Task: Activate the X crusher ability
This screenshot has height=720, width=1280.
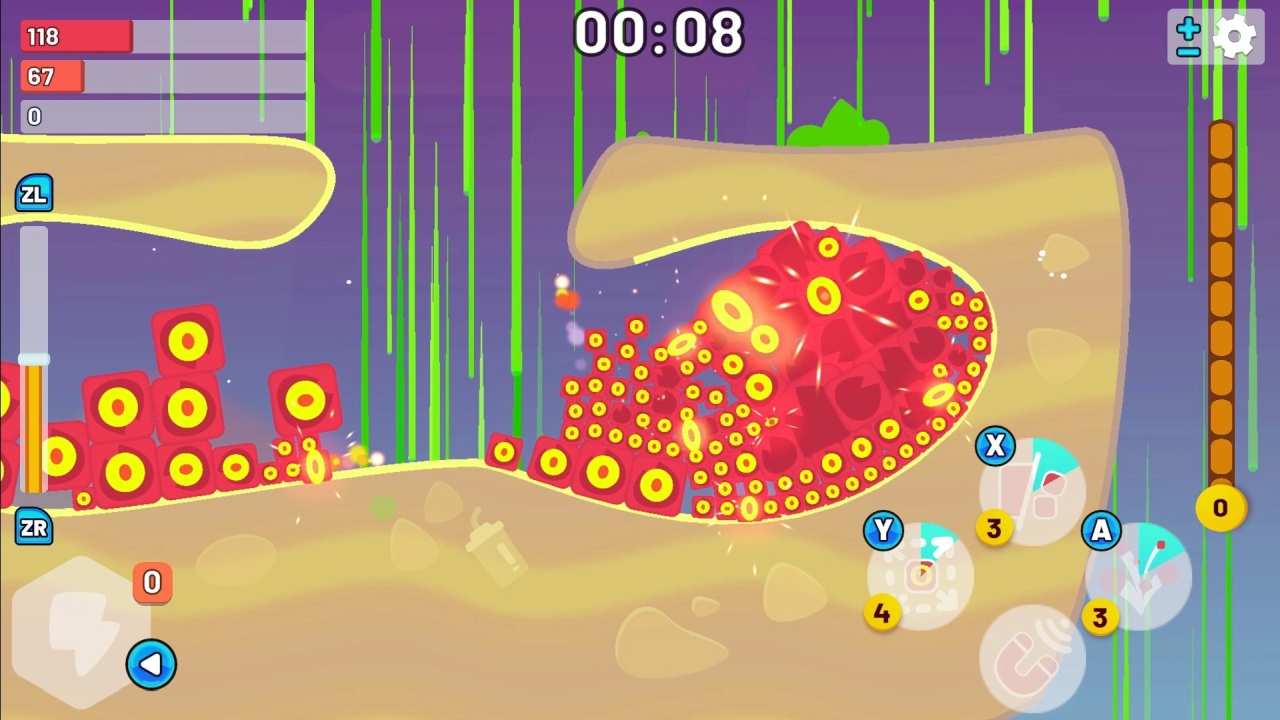Action: (x=1031, y=488)
